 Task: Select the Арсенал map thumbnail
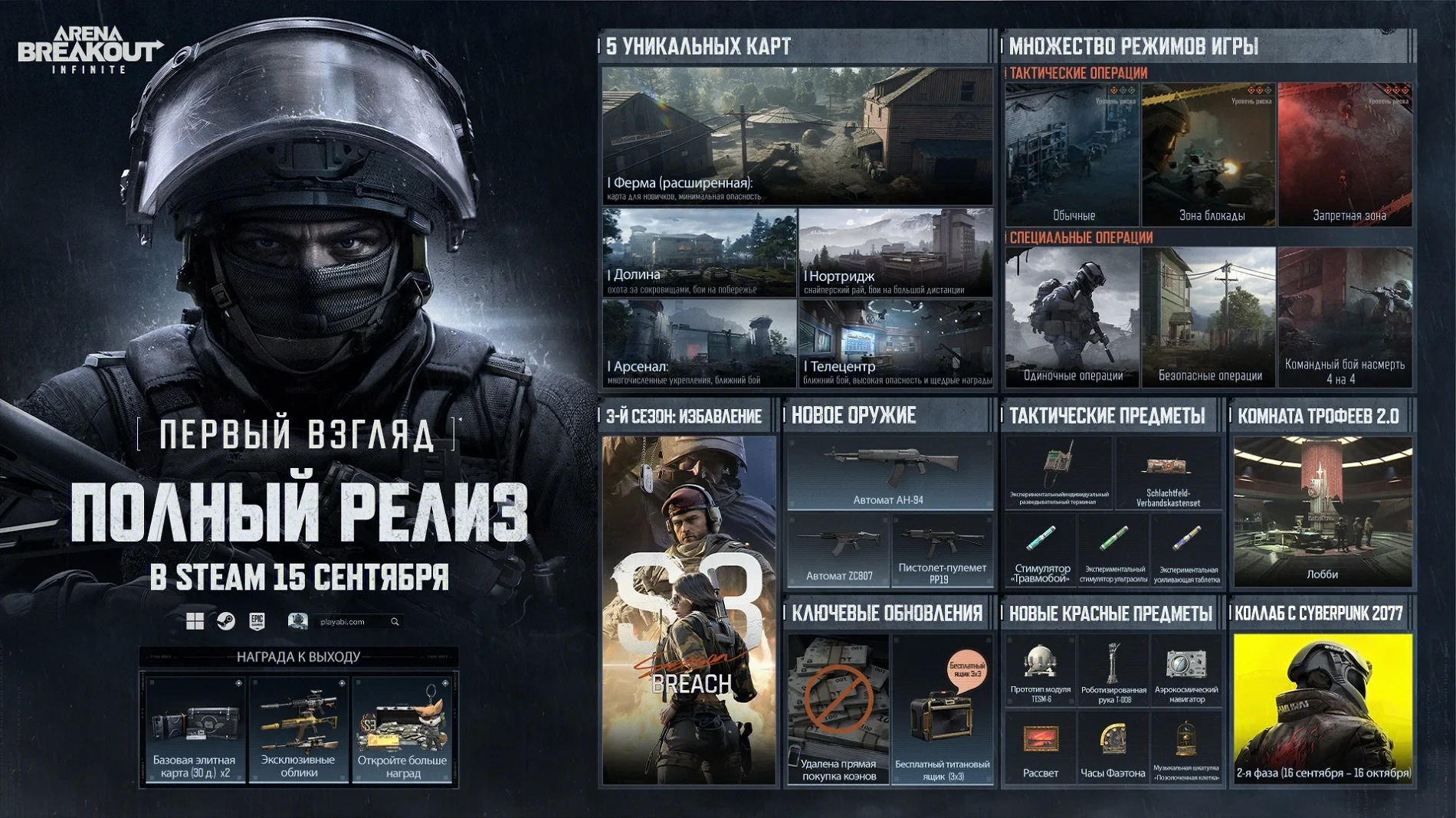699,342
